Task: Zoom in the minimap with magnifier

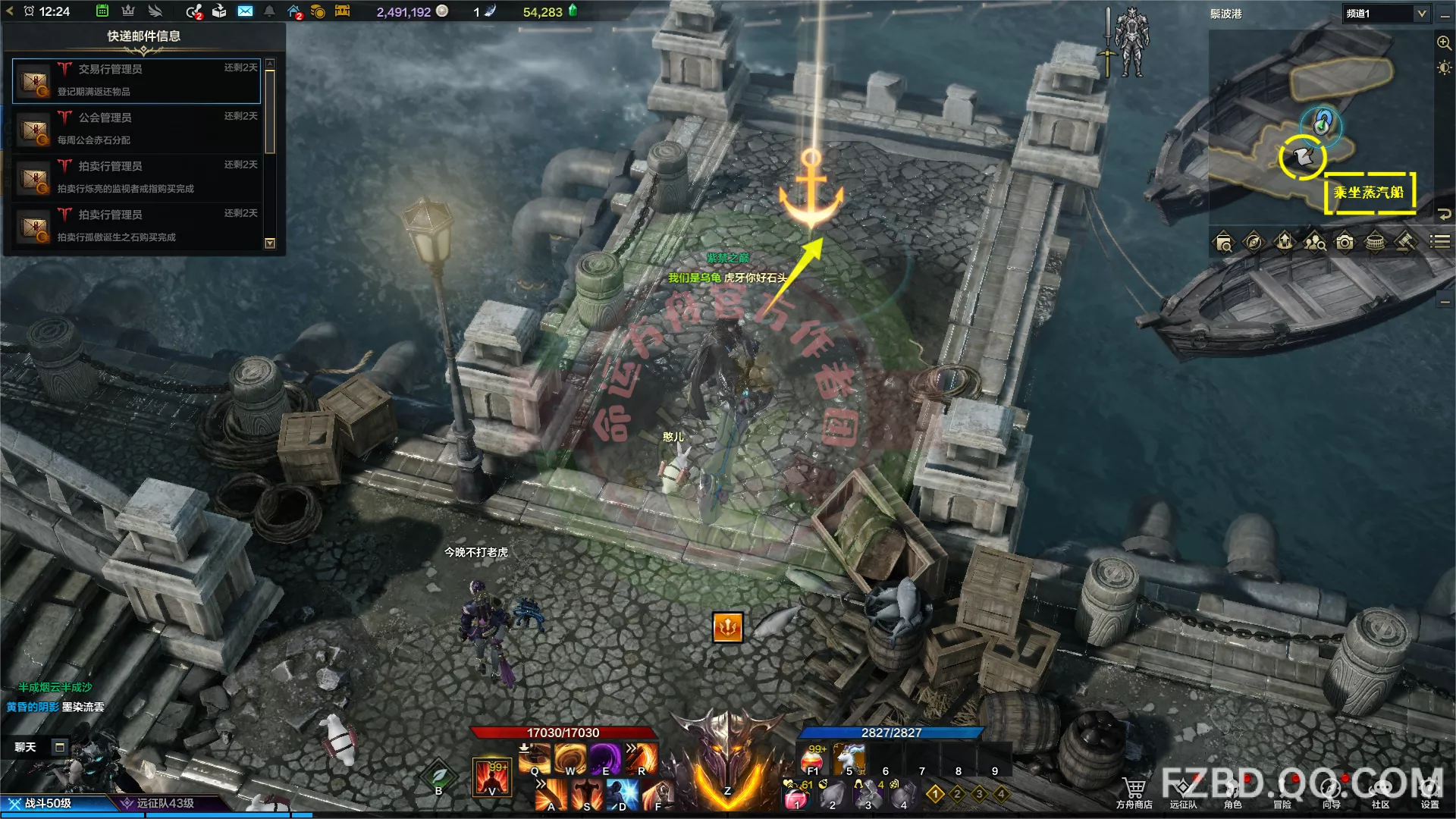Action: tap(1444, 43)
